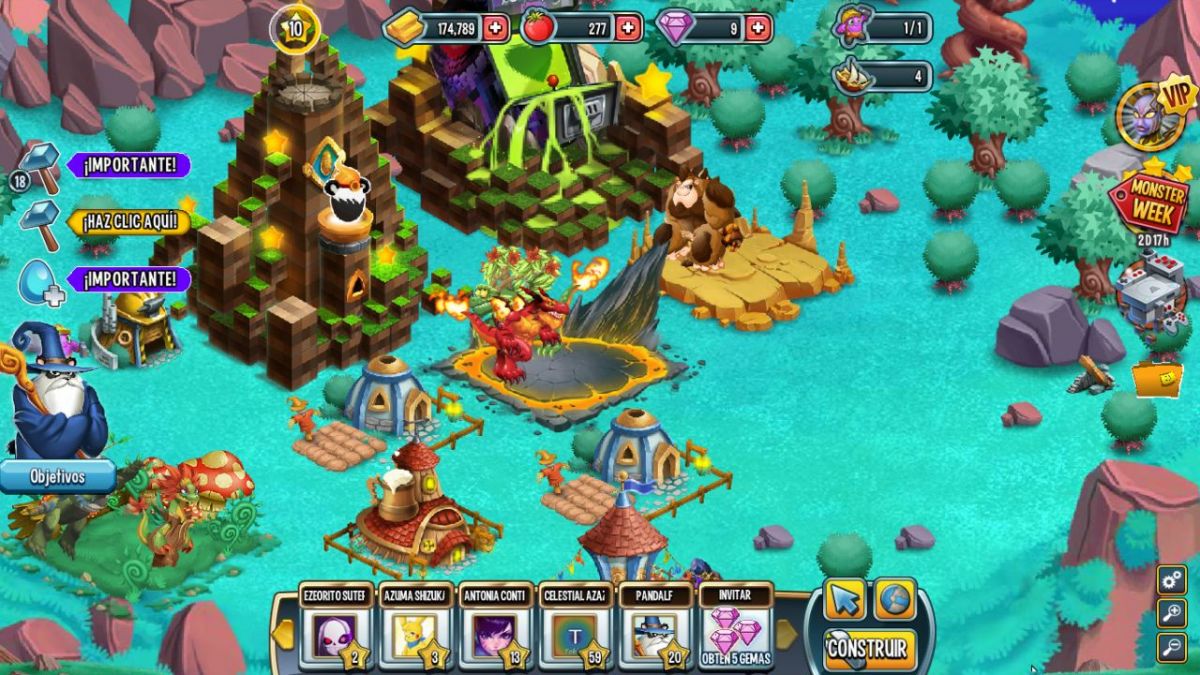This screenshot has height=675, width=1200.
Task: Purchase gems with the plus button
Action: click(758, 28)
